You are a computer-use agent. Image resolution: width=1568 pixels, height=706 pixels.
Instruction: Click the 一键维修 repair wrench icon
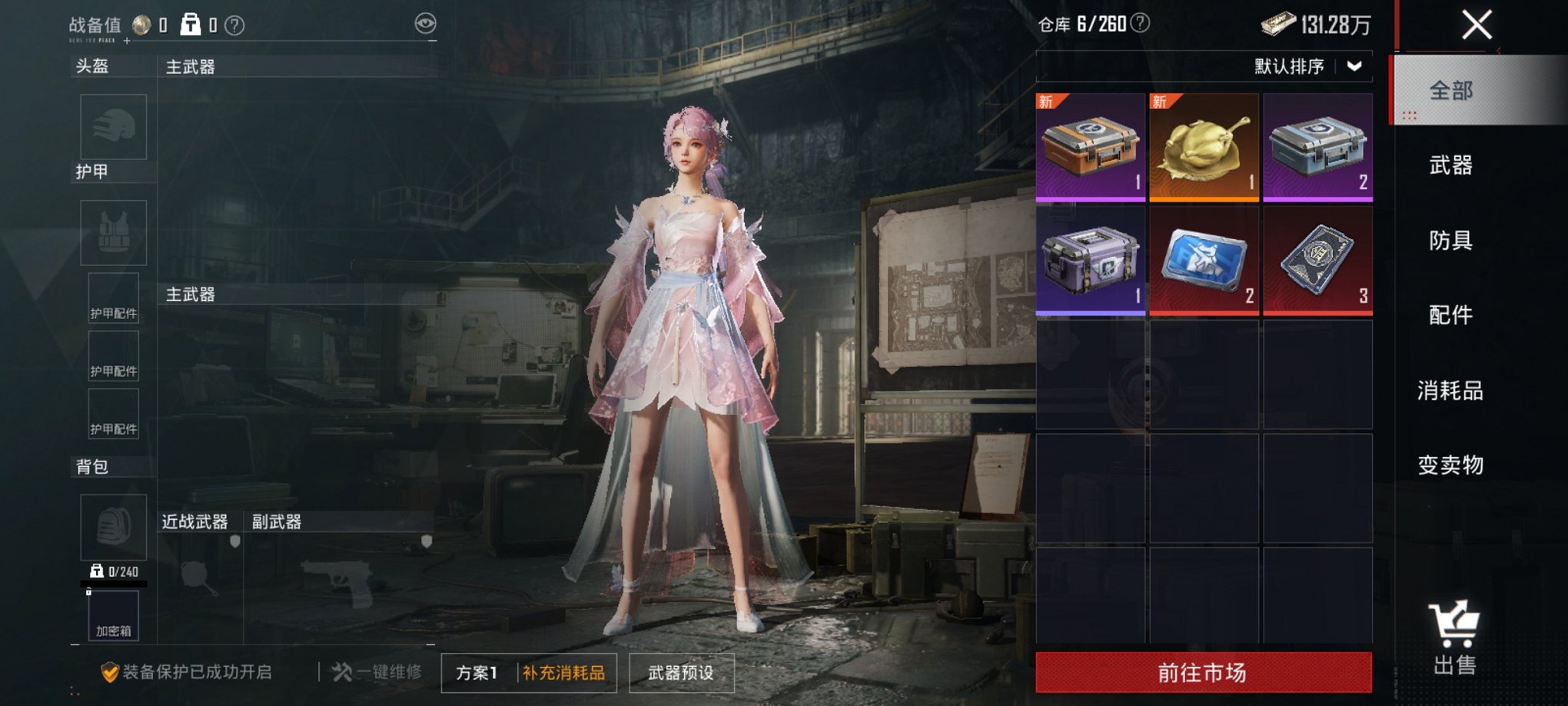click(x=340, y=671)
